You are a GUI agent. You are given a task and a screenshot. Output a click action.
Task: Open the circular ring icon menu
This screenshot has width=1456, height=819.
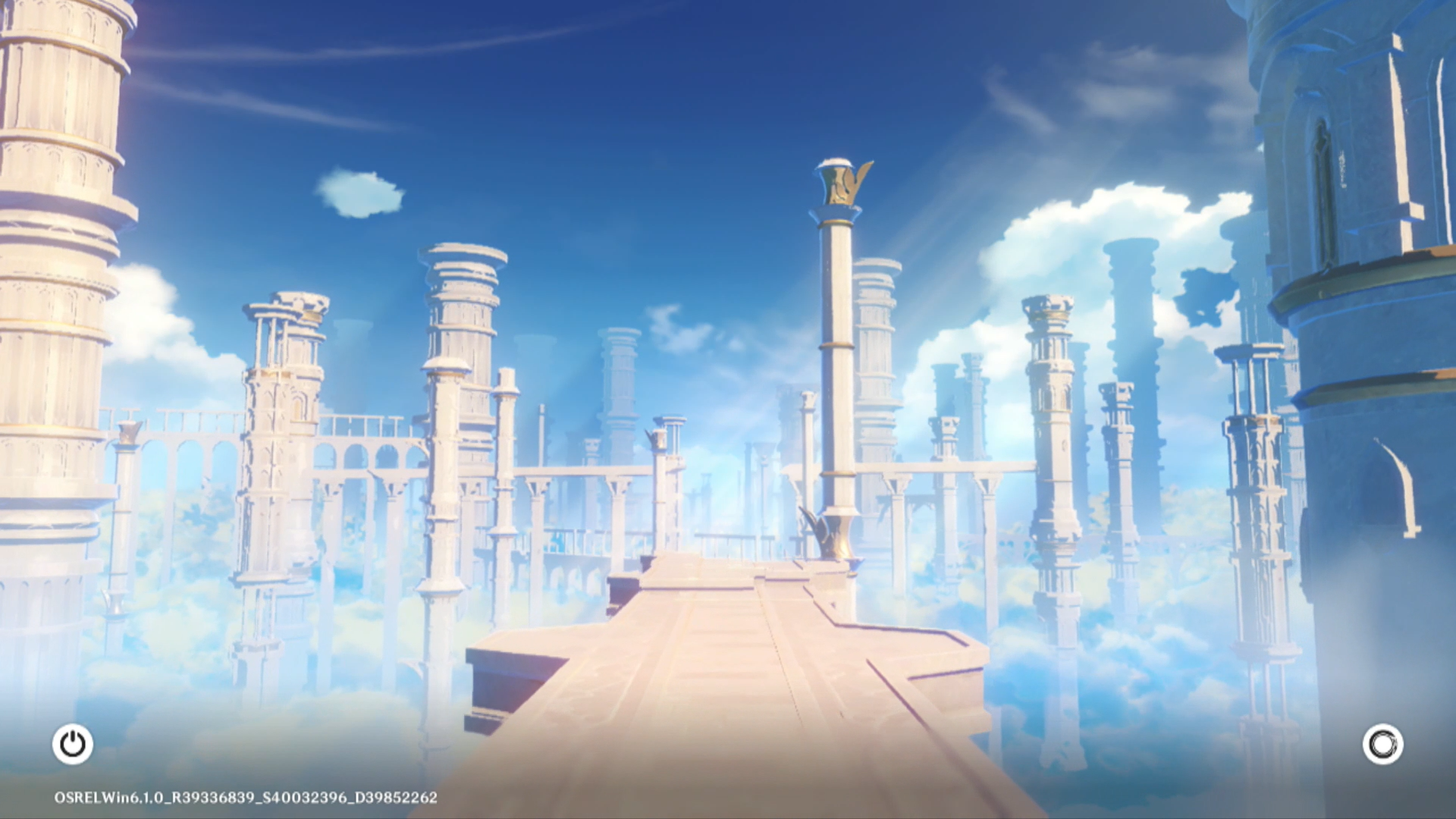coord(1382,745)
